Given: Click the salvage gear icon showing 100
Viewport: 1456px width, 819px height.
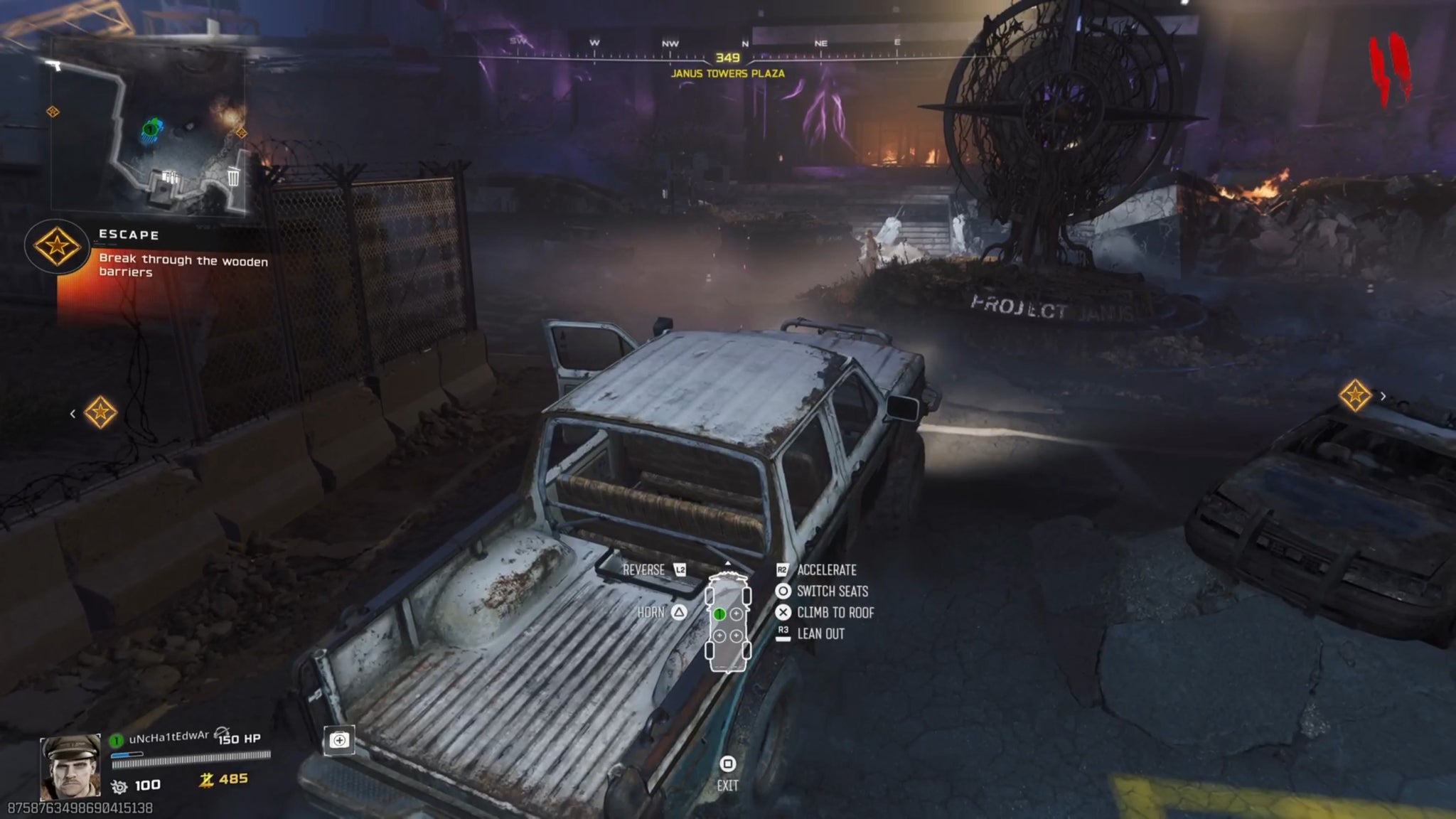Looking at the screenshot, I should coord(119,786).
